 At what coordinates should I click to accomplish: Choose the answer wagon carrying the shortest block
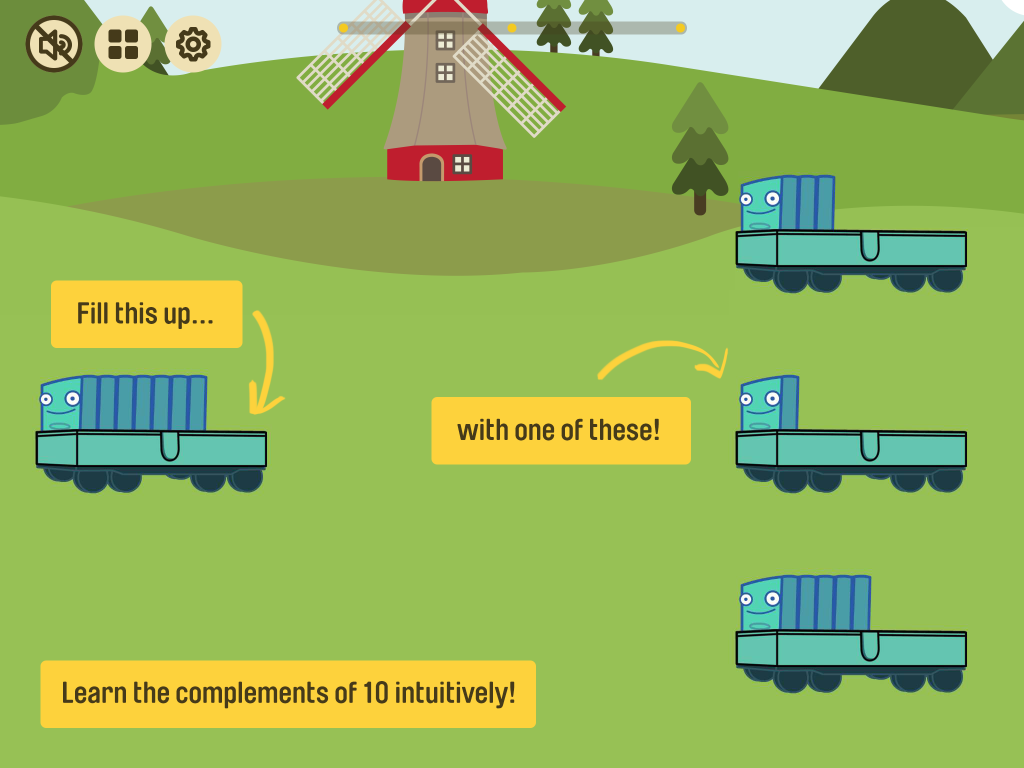pyautogui.click(x=850, y=436)
